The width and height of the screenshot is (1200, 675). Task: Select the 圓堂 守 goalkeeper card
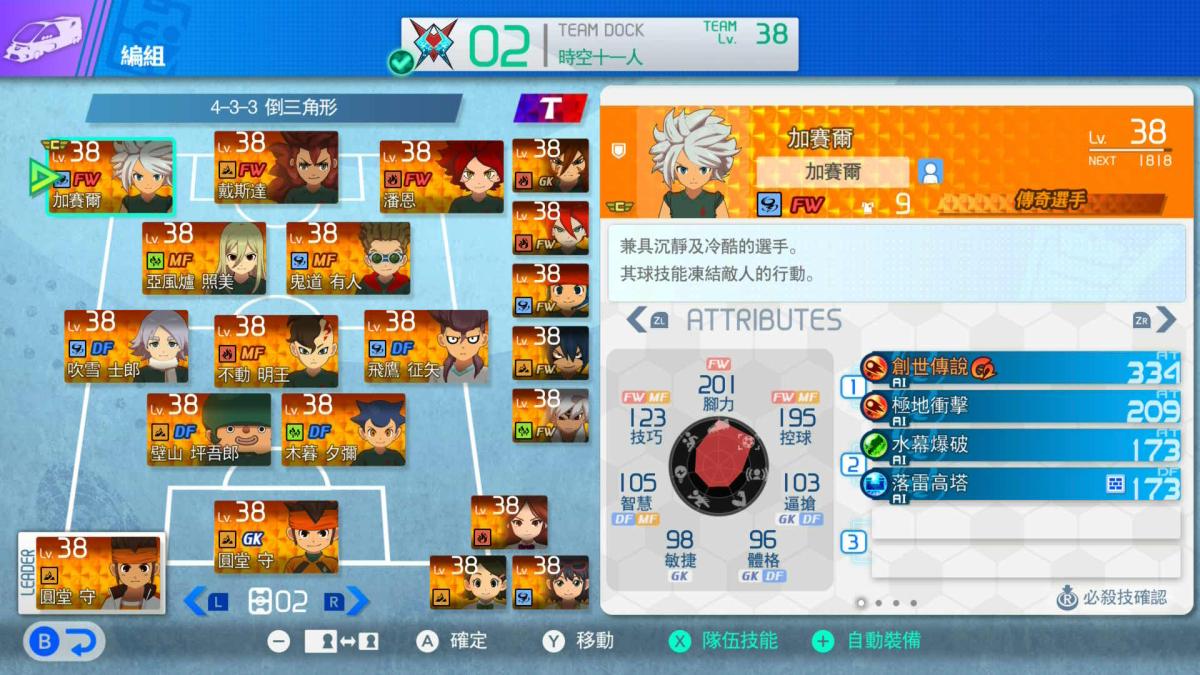pos(276,538)
